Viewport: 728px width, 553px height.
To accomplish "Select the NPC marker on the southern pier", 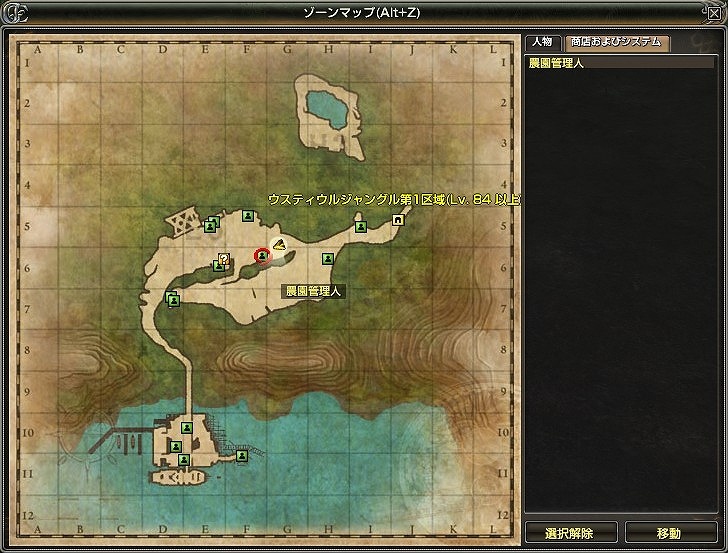I will point(242,455).
